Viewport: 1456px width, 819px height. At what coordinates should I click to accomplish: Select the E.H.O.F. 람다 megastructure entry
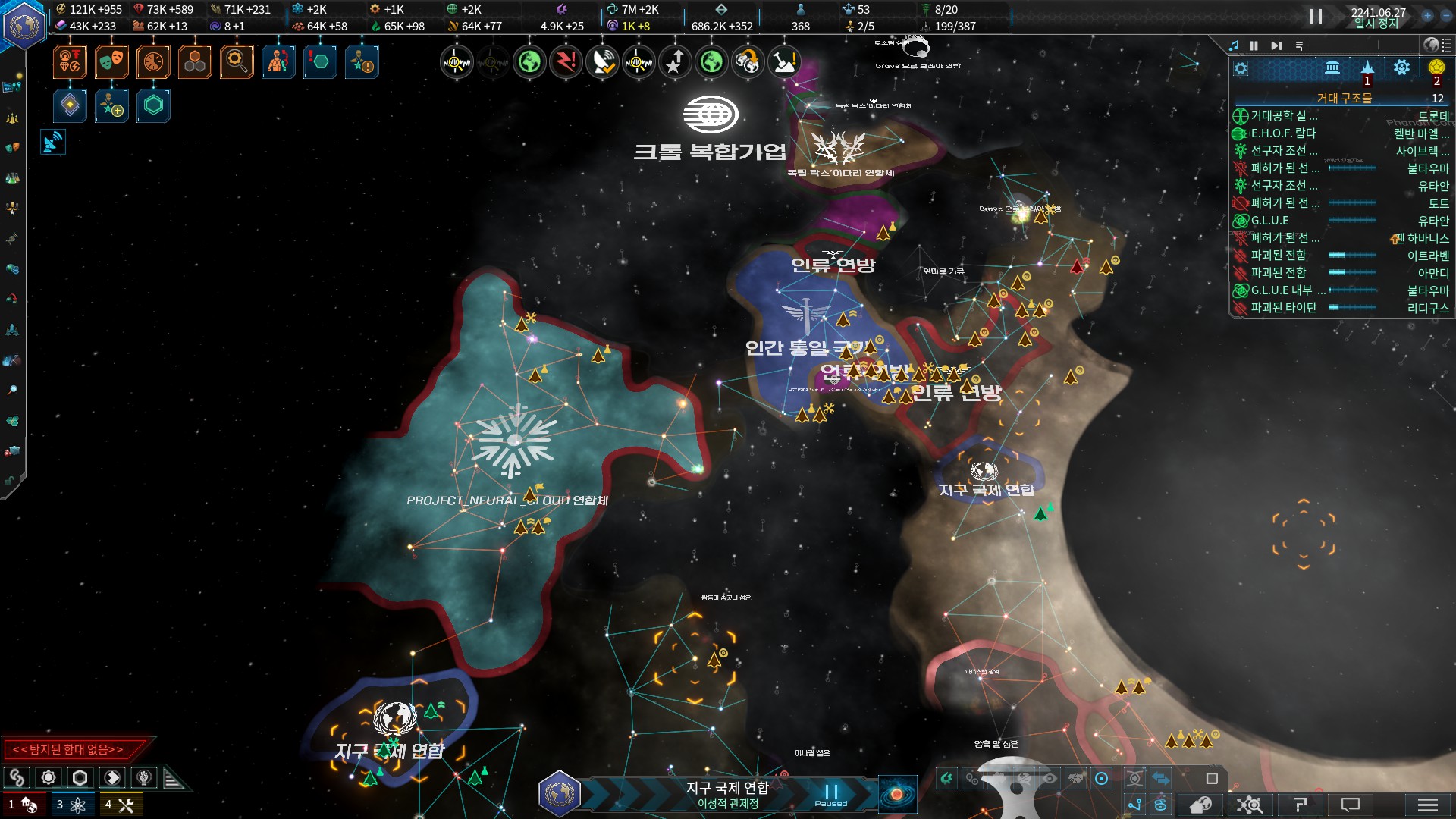(1283, 133)
